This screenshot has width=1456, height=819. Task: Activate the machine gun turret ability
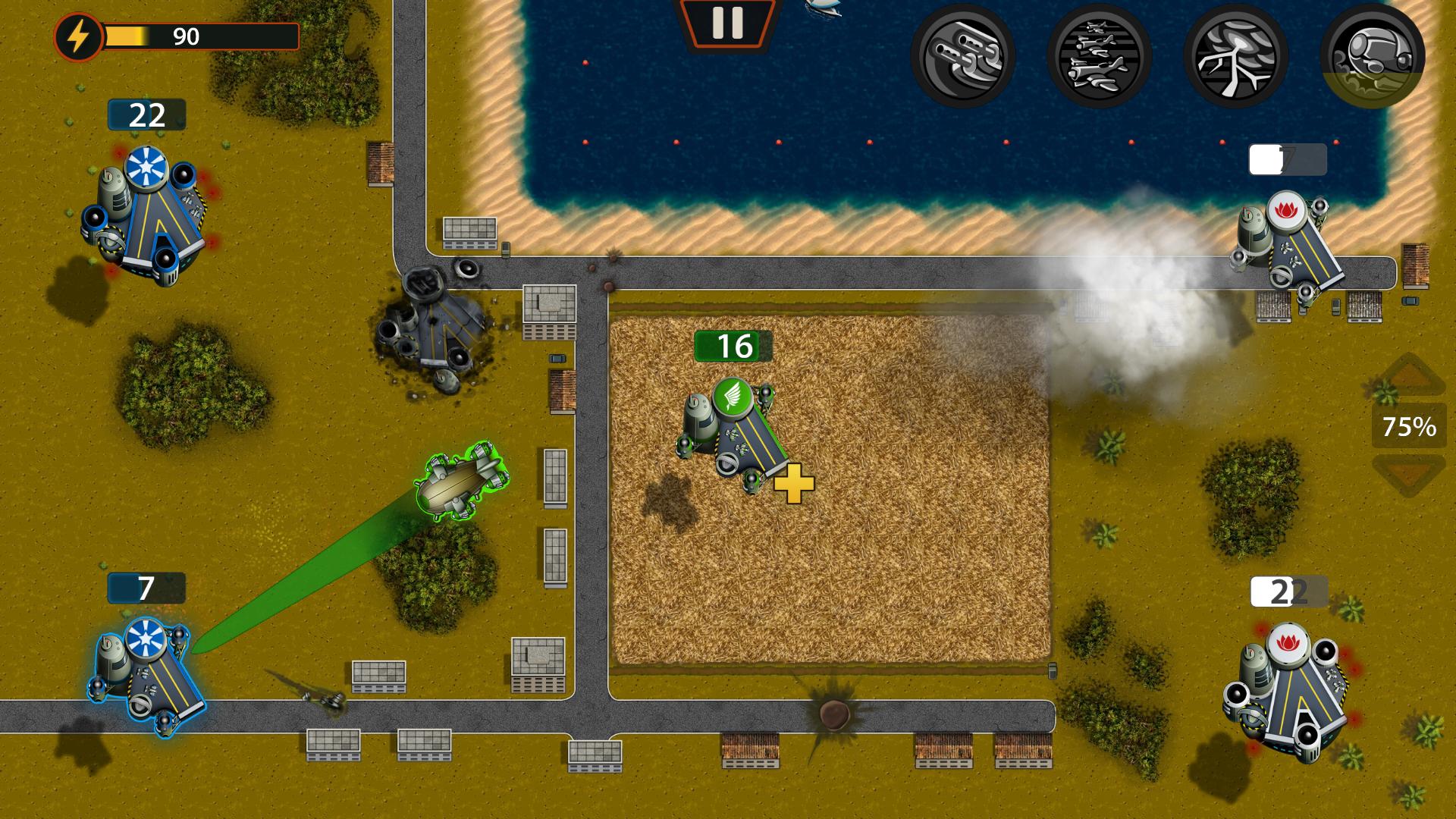pos(964,55)
